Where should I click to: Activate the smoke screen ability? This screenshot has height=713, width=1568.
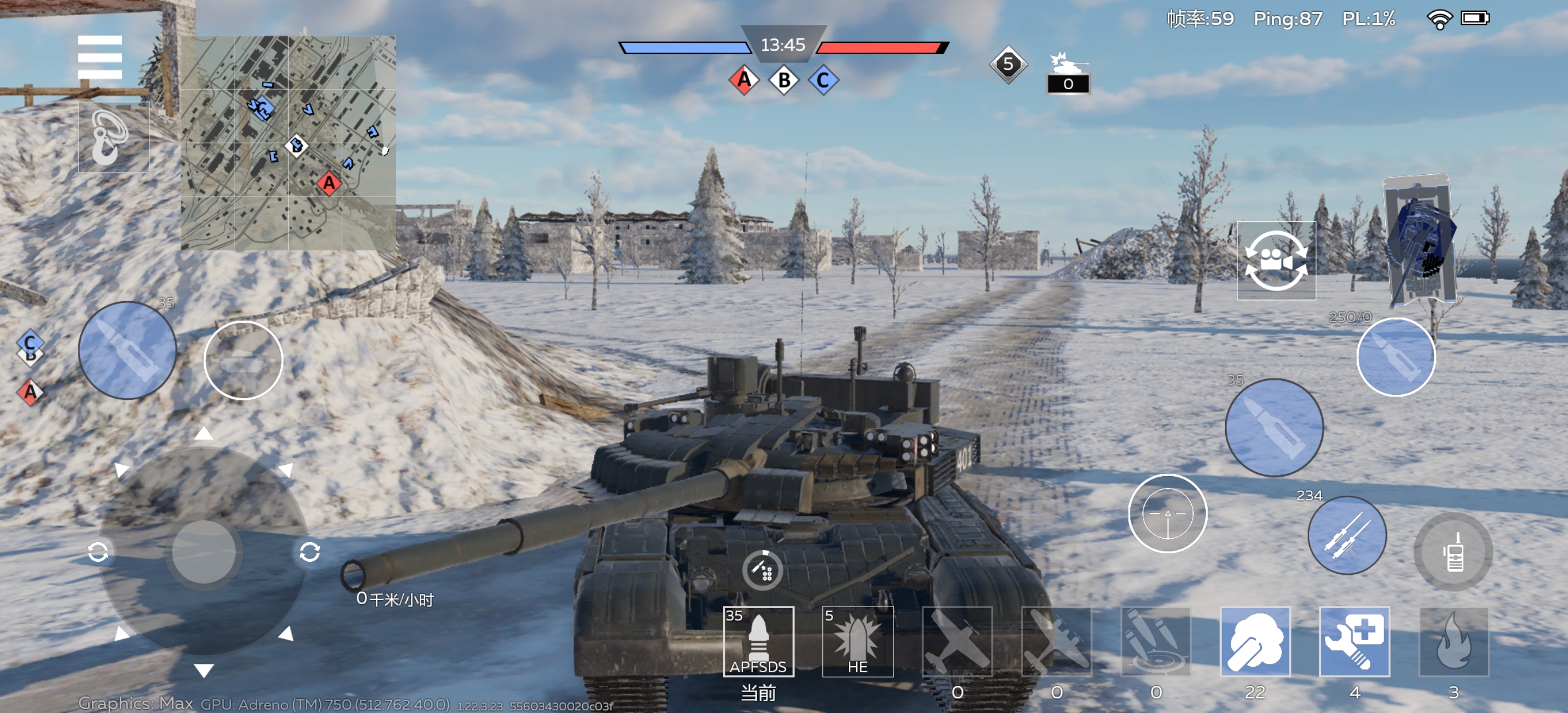[x=1254, y=641]
